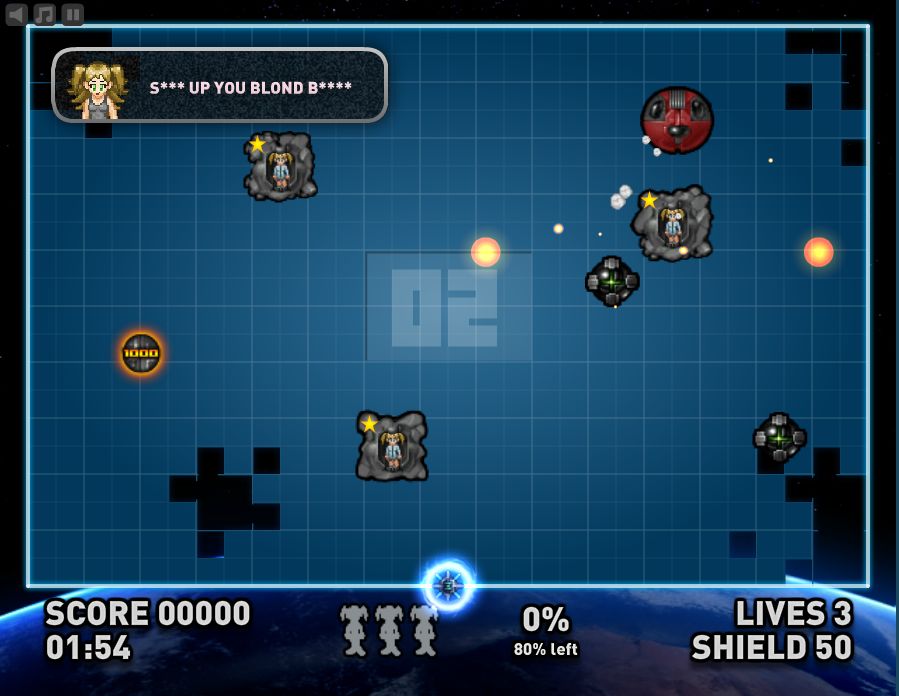Viewport: 899px width, 696px height.
Task: Toggle the sound effects speaker button
Action: point(16,14)
